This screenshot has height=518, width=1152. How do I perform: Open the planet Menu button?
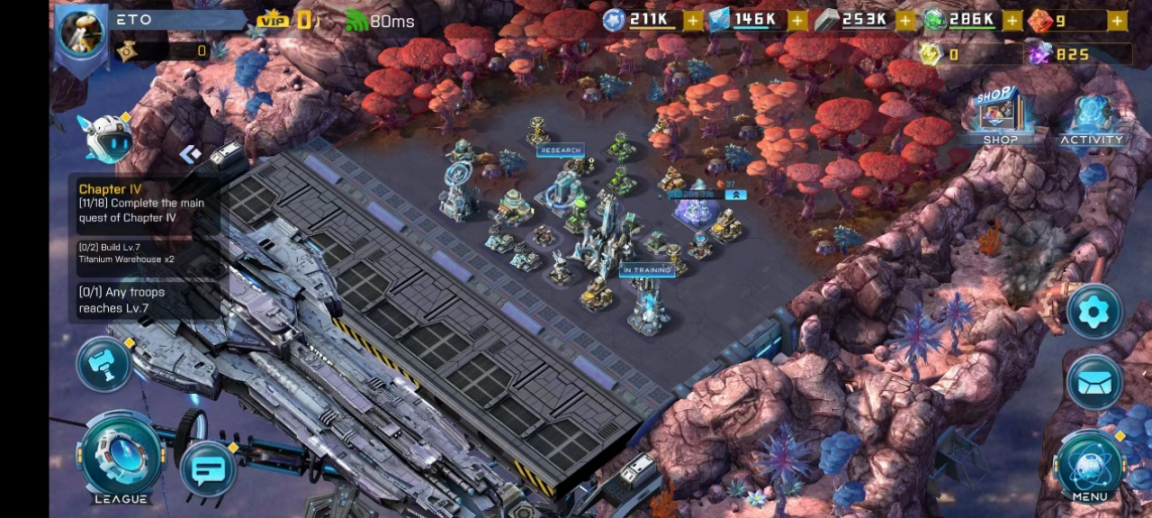coord(1089,466)
